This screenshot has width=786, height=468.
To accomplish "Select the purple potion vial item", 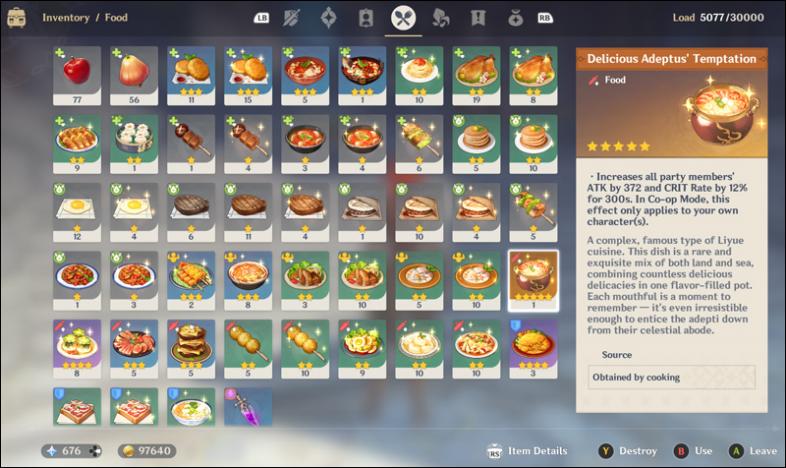I will pyautogui.click(x=248, y=411).
